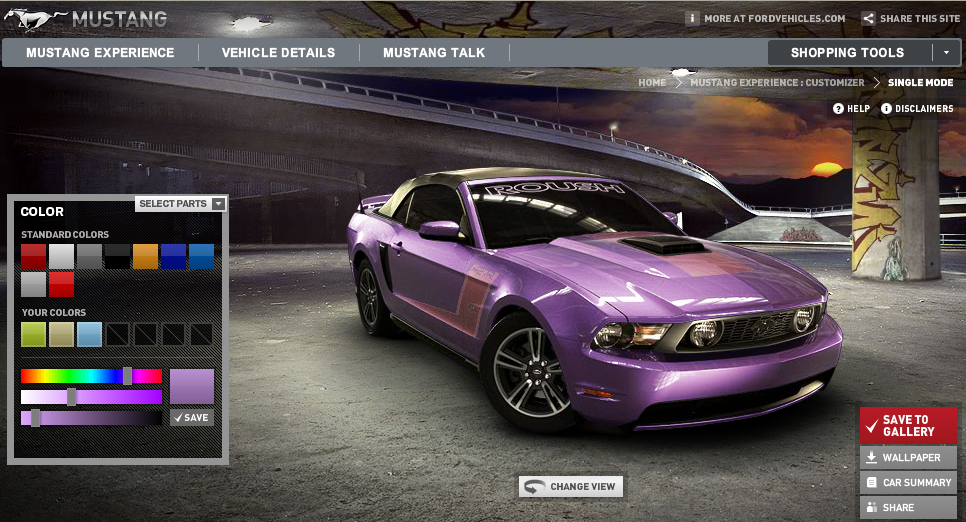Save the car to gallery
966x522 pixels.
coord(908,426)
